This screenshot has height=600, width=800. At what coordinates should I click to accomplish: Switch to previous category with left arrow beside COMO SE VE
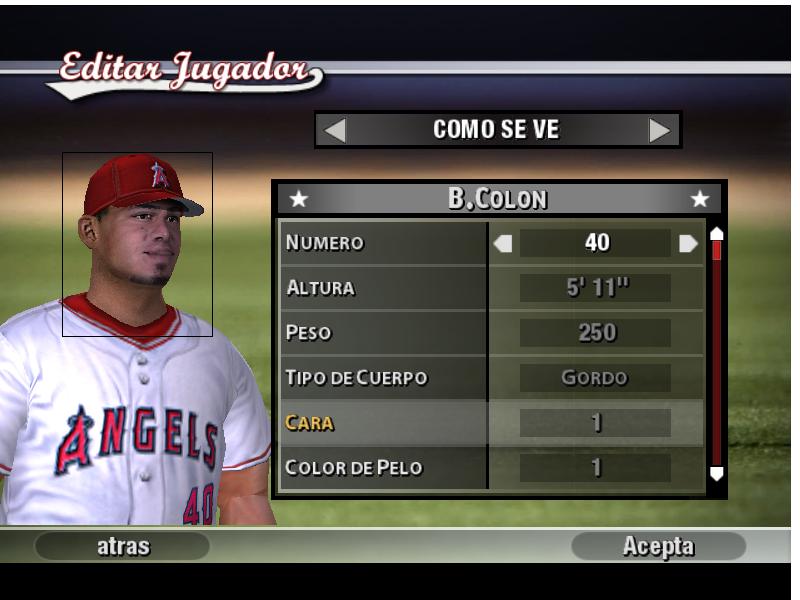336,130
